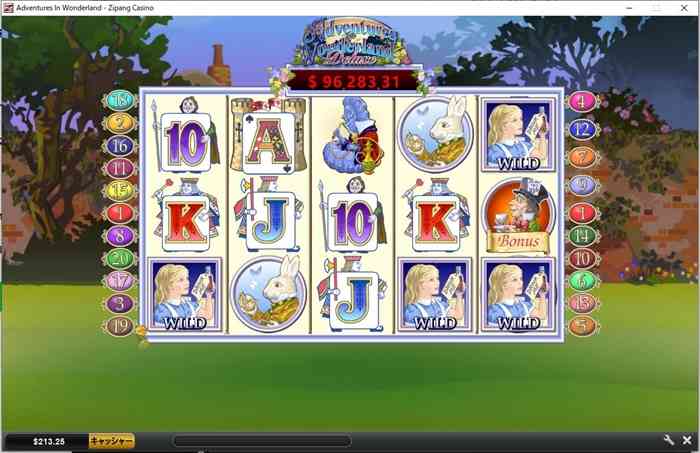Choose payline marker 2

[x=121, y=123]
